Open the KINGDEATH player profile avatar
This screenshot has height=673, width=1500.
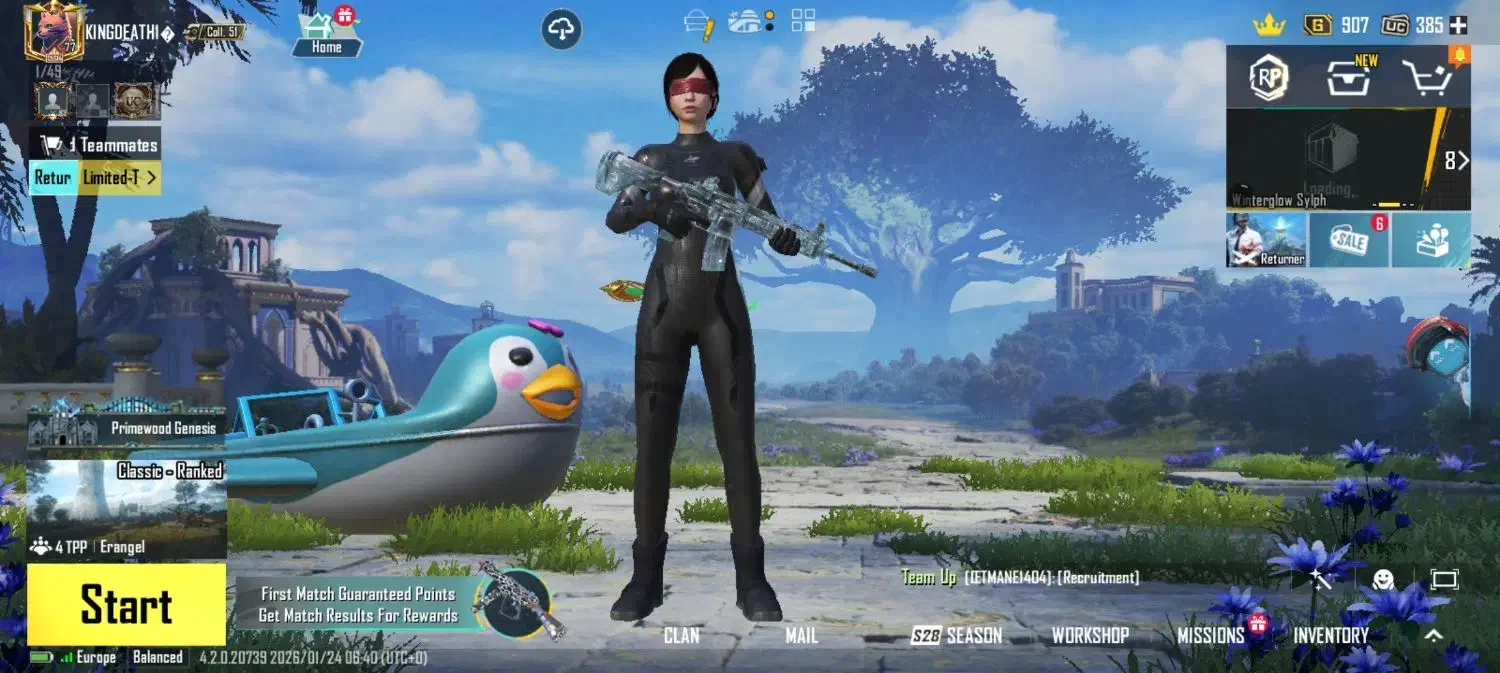[x=53, y=31]
